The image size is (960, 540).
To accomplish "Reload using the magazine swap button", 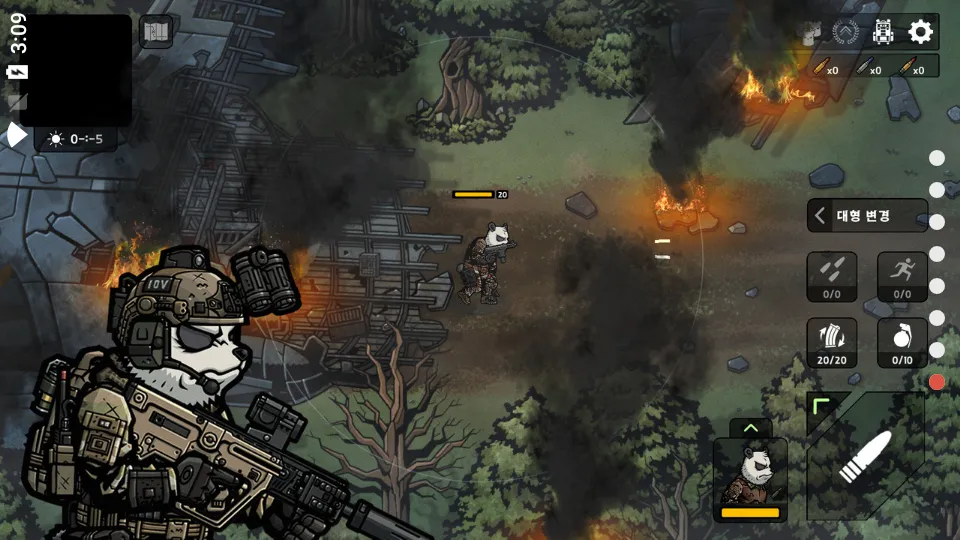I will coord(832,342).
